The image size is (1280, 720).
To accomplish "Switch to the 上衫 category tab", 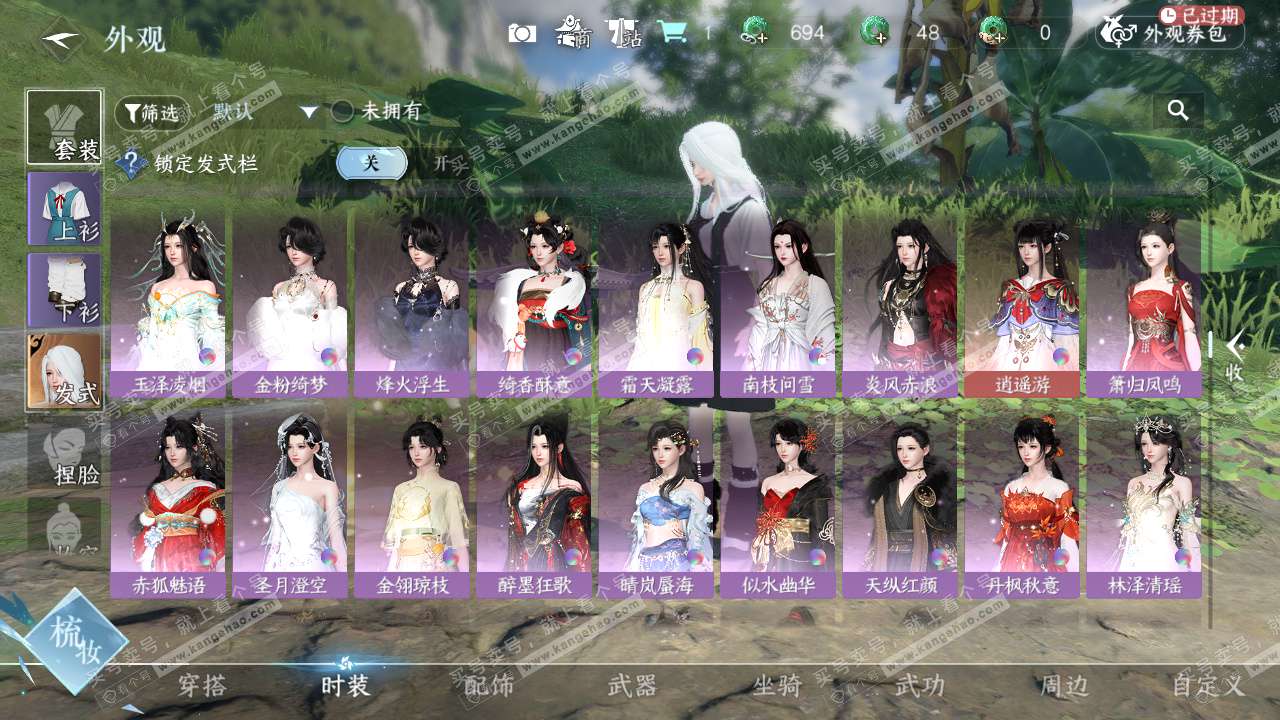I will pos(64,208).
